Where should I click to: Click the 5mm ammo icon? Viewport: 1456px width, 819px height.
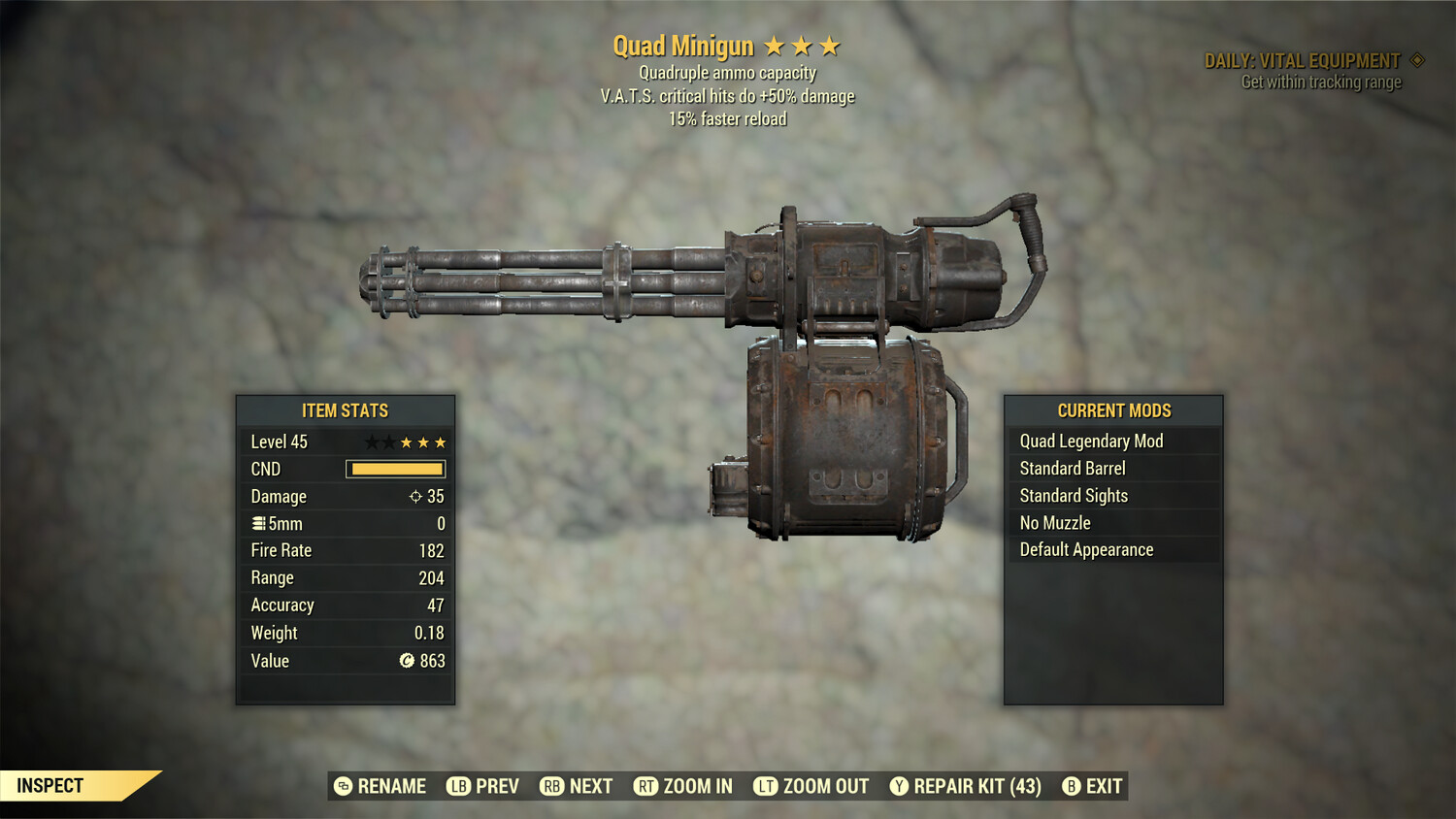pyautogui.click(x=257, y=523)
